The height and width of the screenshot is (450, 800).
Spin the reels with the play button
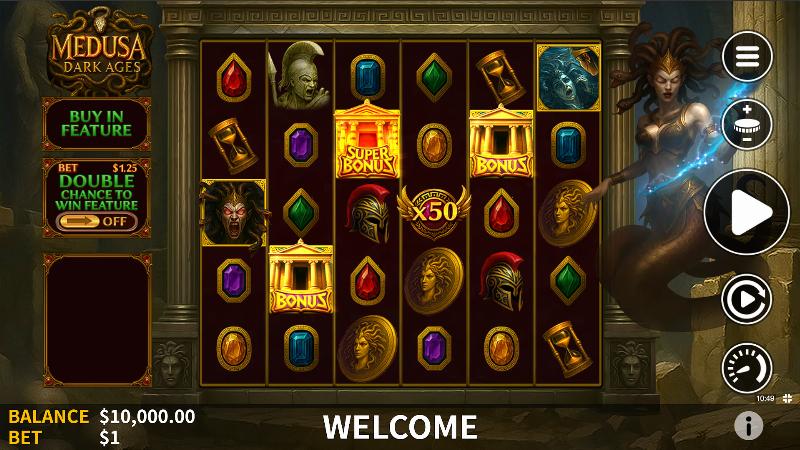coord(747,211)
